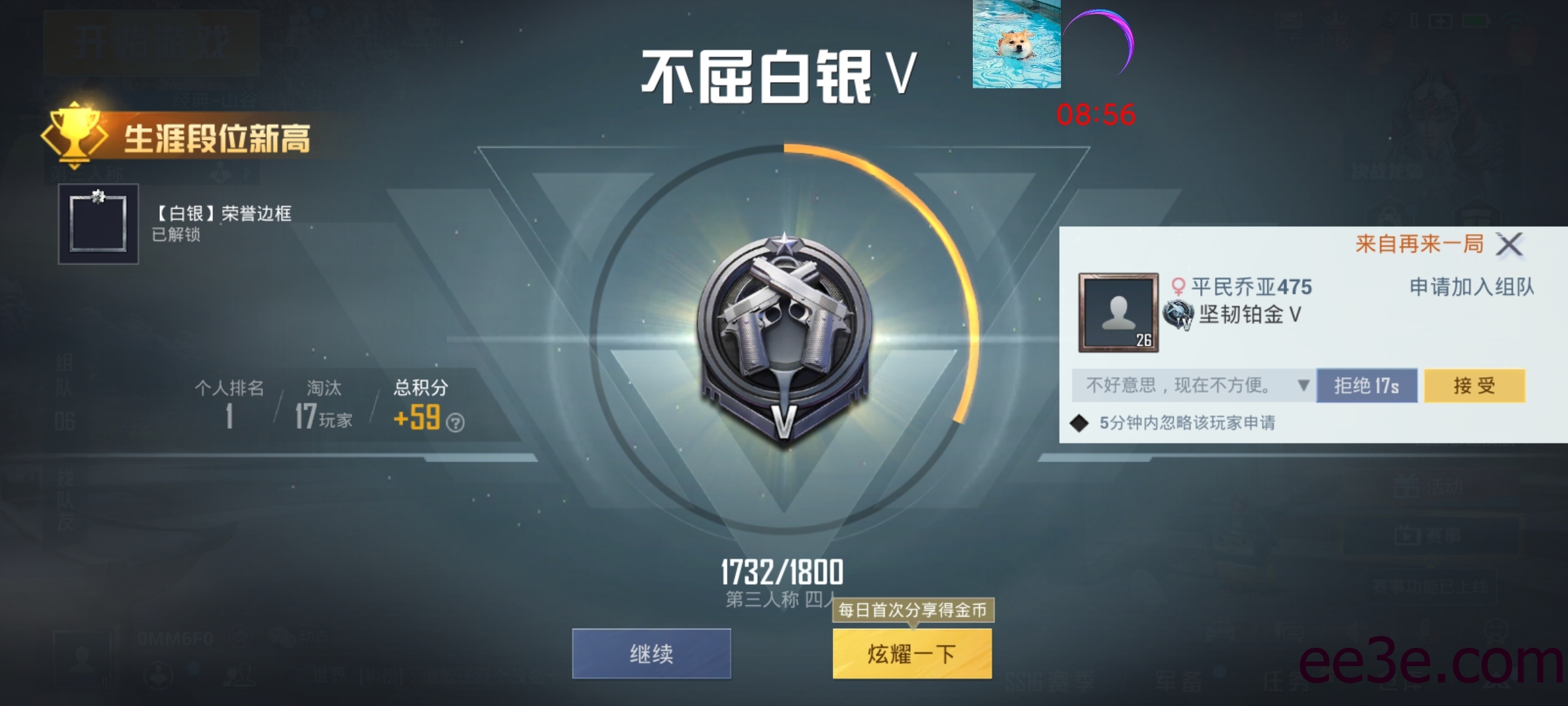Share rank with the 炫耀一下 button
Viewport: 1568px width, 706px height.
[911, 653]
